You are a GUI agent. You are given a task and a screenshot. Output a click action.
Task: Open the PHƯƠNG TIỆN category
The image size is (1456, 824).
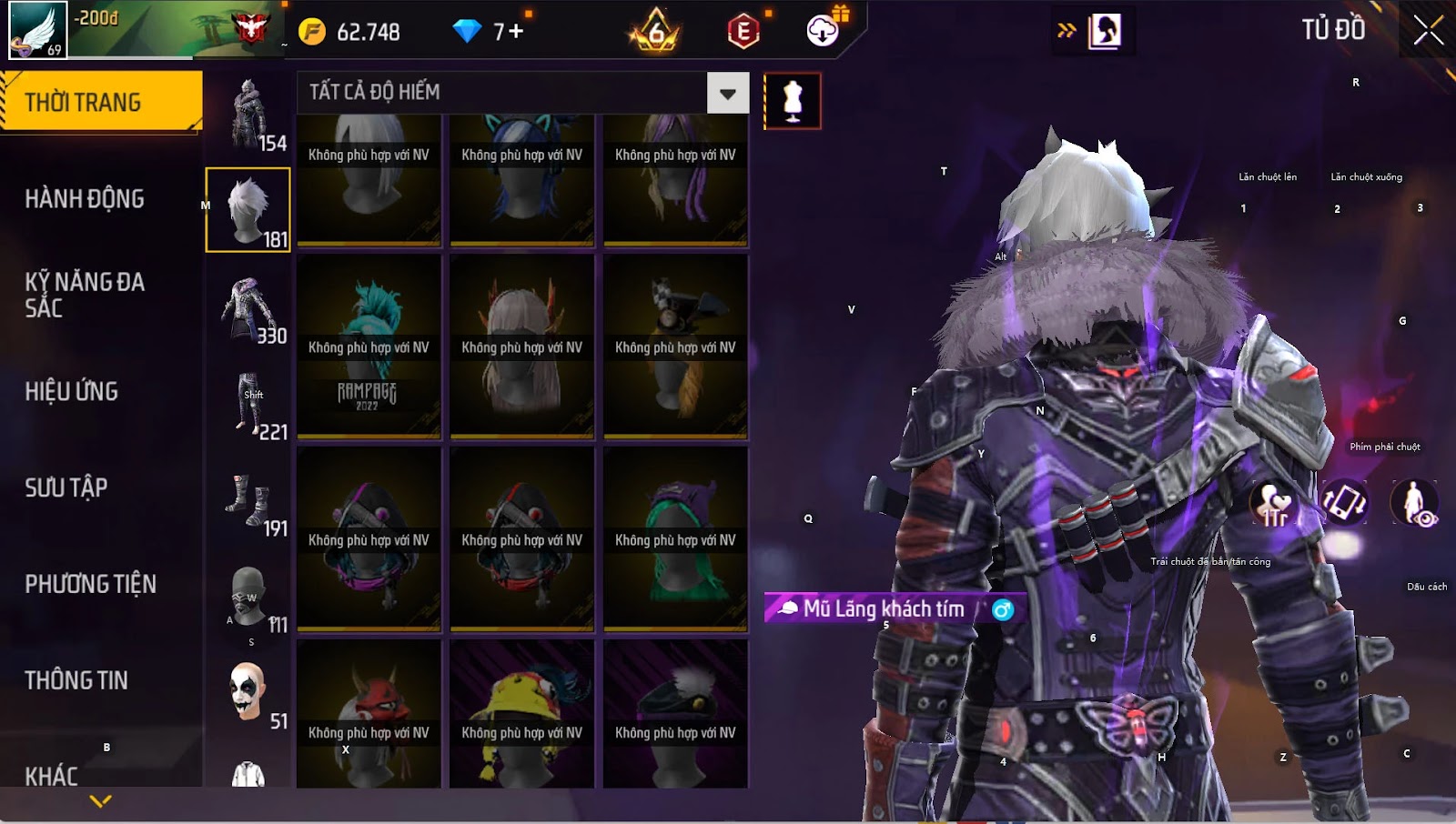click(90, 584)
